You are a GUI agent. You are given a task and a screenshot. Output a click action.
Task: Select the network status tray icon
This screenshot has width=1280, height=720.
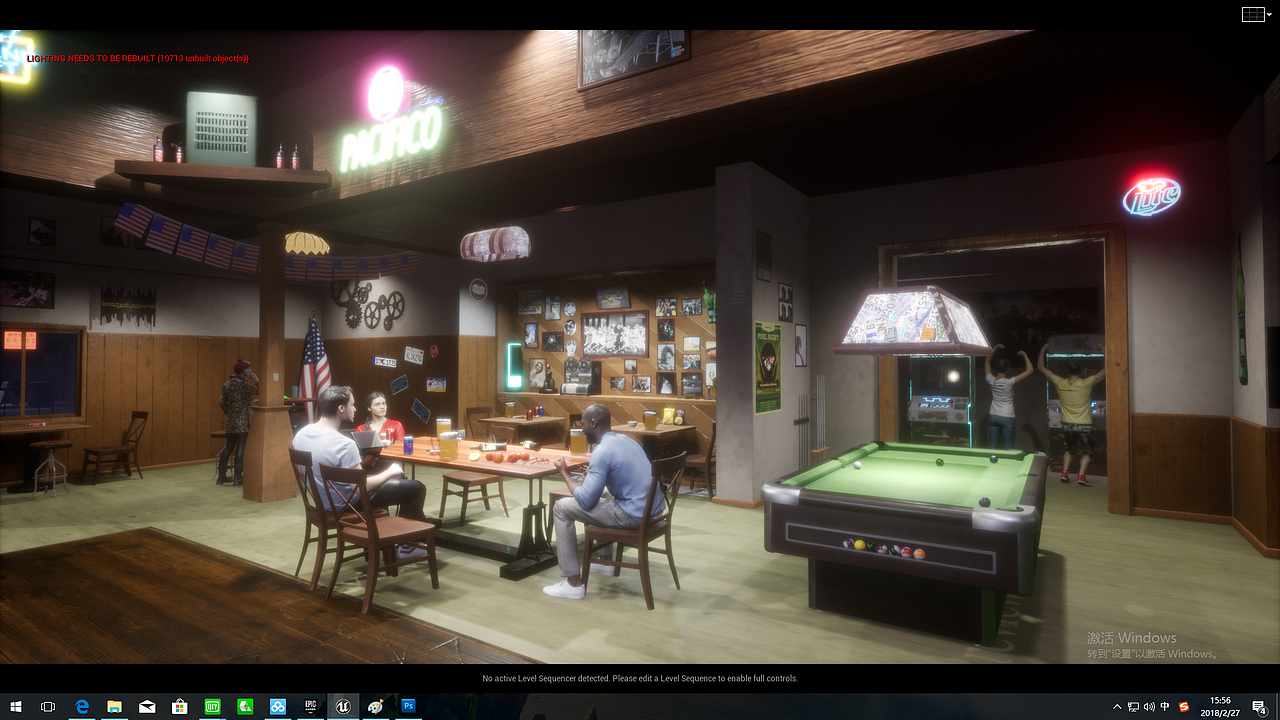(1133, 706)
